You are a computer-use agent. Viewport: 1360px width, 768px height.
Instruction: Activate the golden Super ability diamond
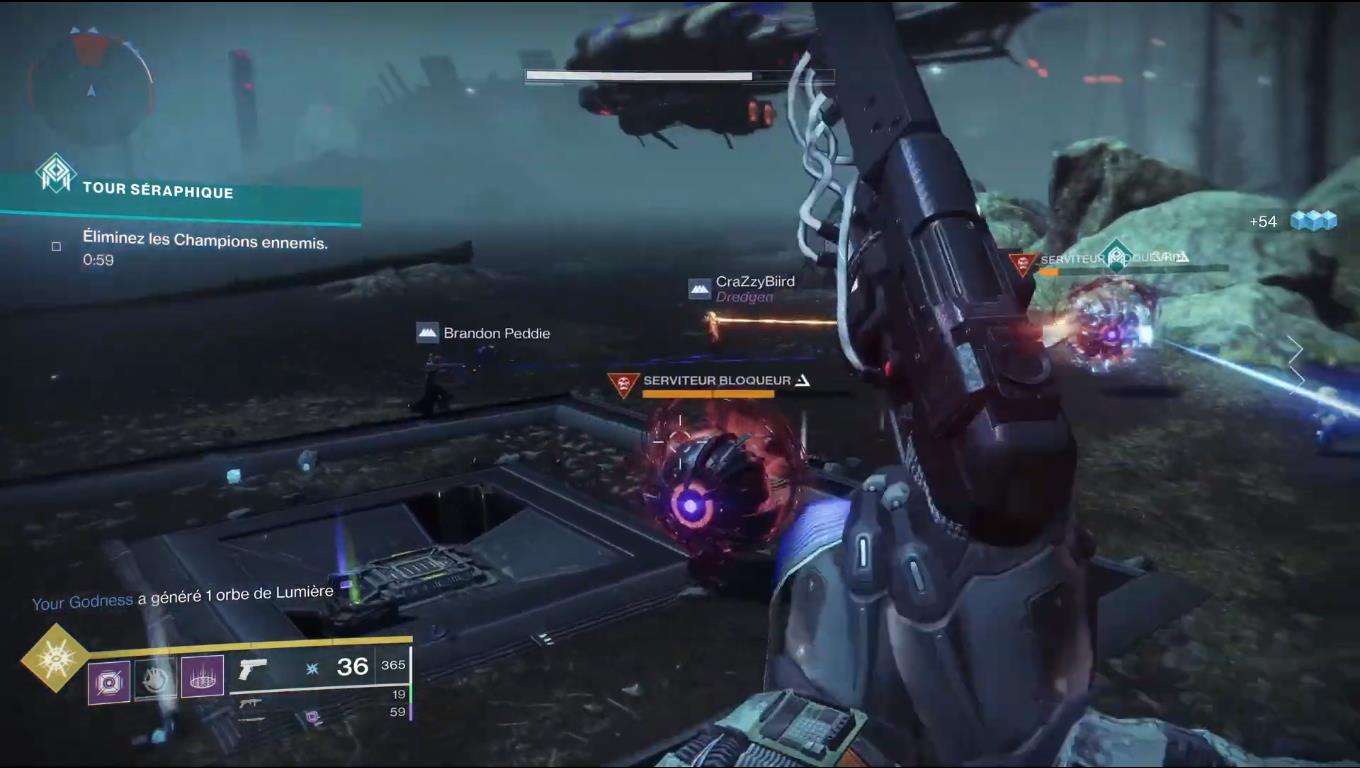(55, 657)
